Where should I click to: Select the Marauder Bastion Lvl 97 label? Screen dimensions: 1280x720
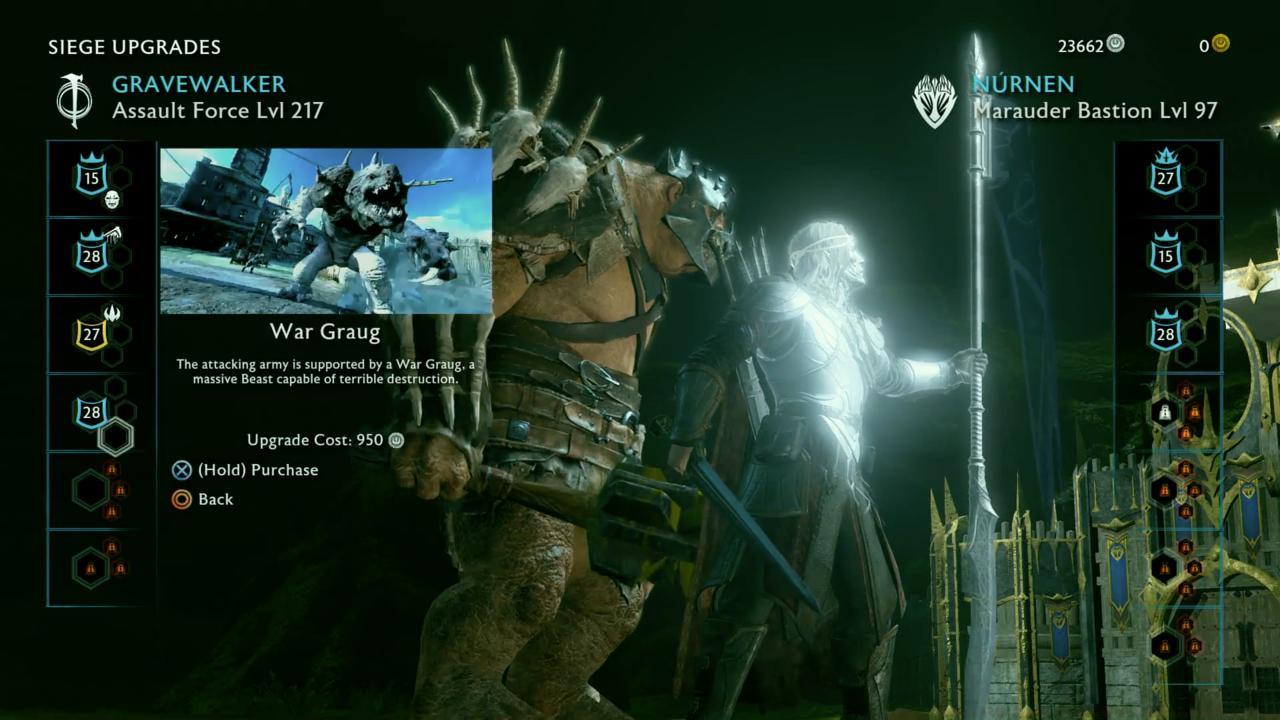1094,112
